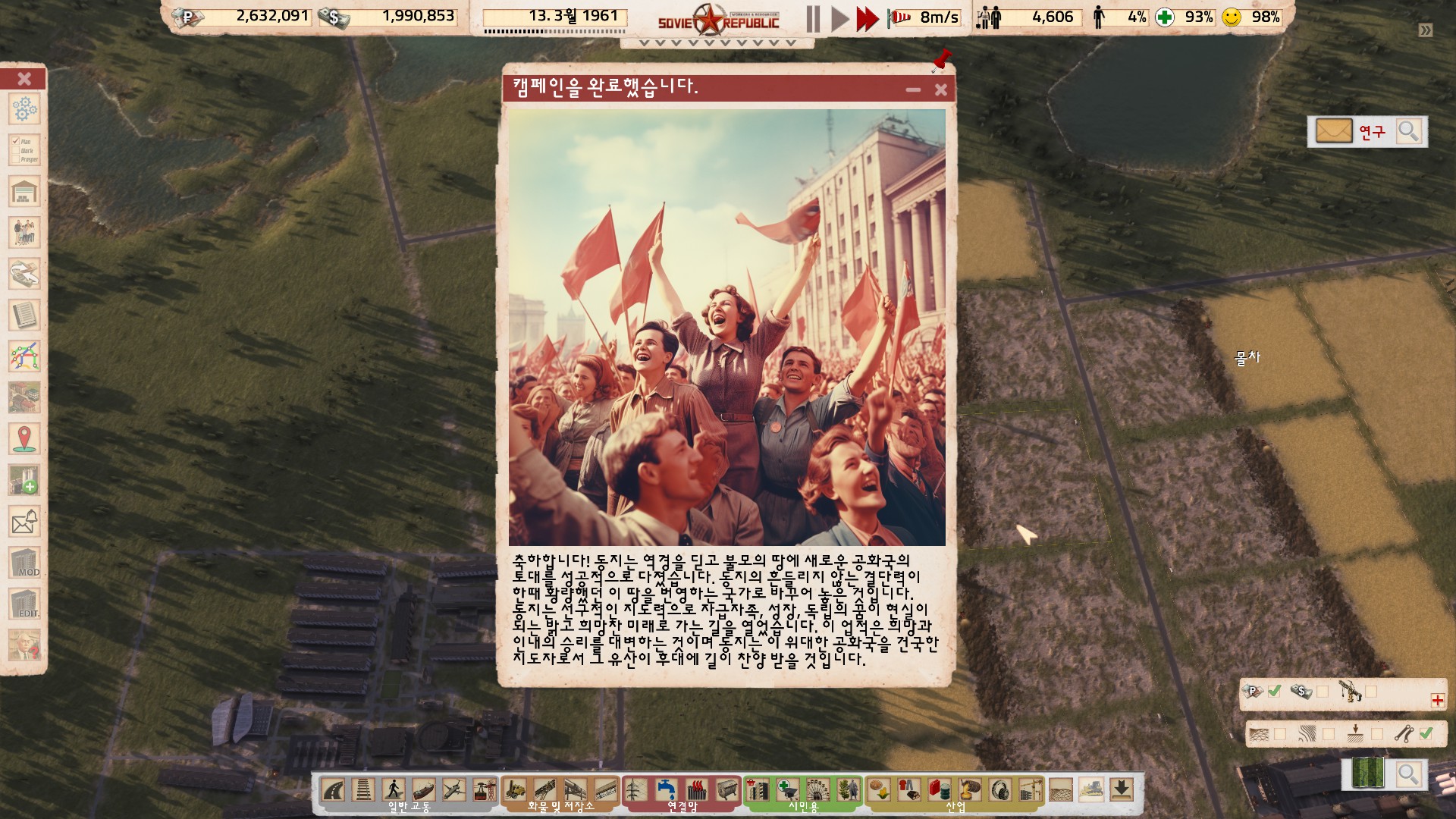Select the bulldozer demolish tool
This screenshot has height=819, width=1456.
(x=1091, y=790)
